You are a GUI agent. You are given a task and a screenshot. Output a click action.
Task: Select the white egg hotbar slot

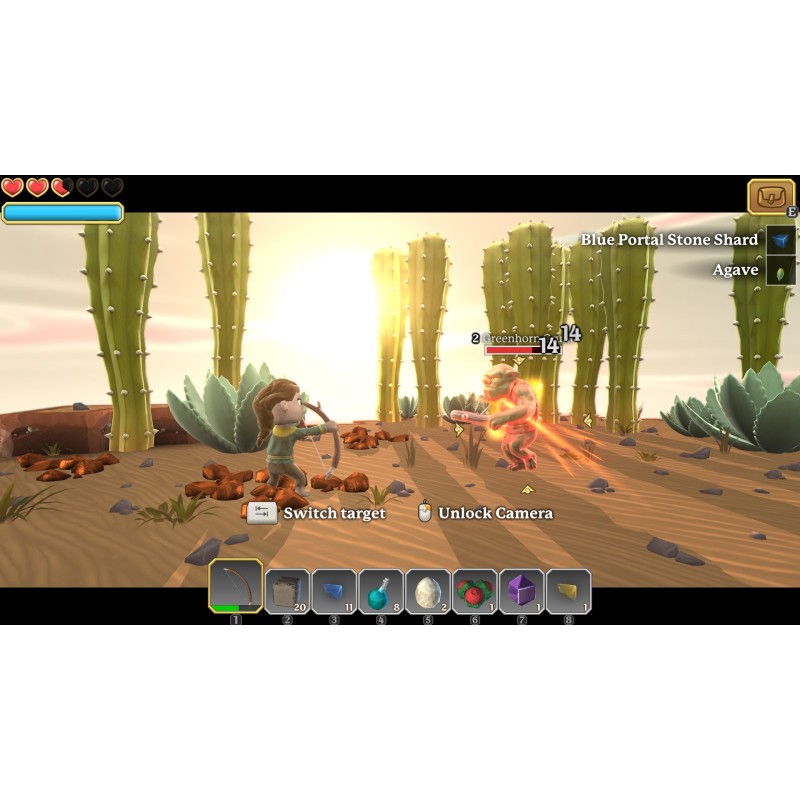[x=428, y=591]
